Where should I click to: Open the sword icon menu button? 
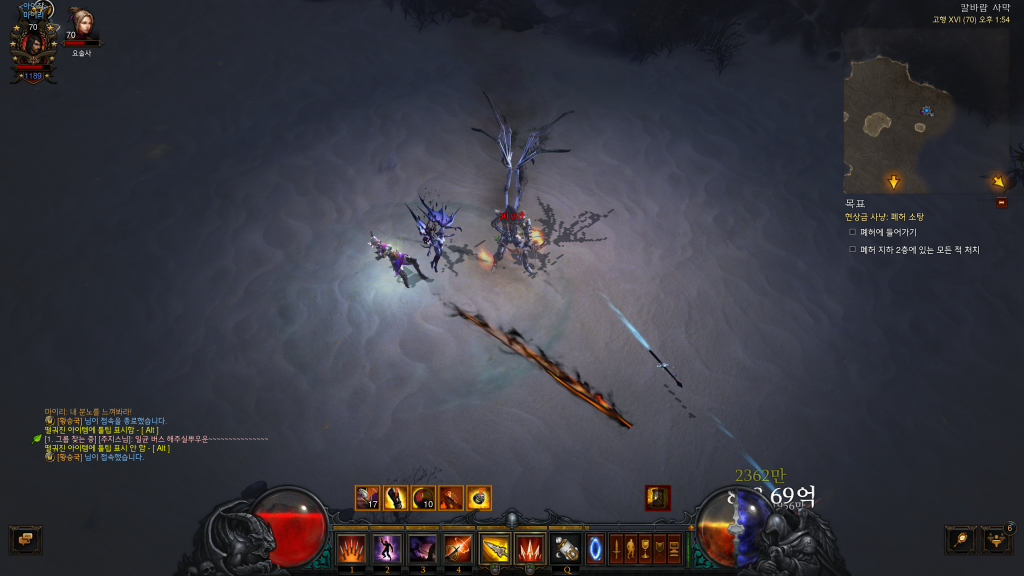[617, 548]
